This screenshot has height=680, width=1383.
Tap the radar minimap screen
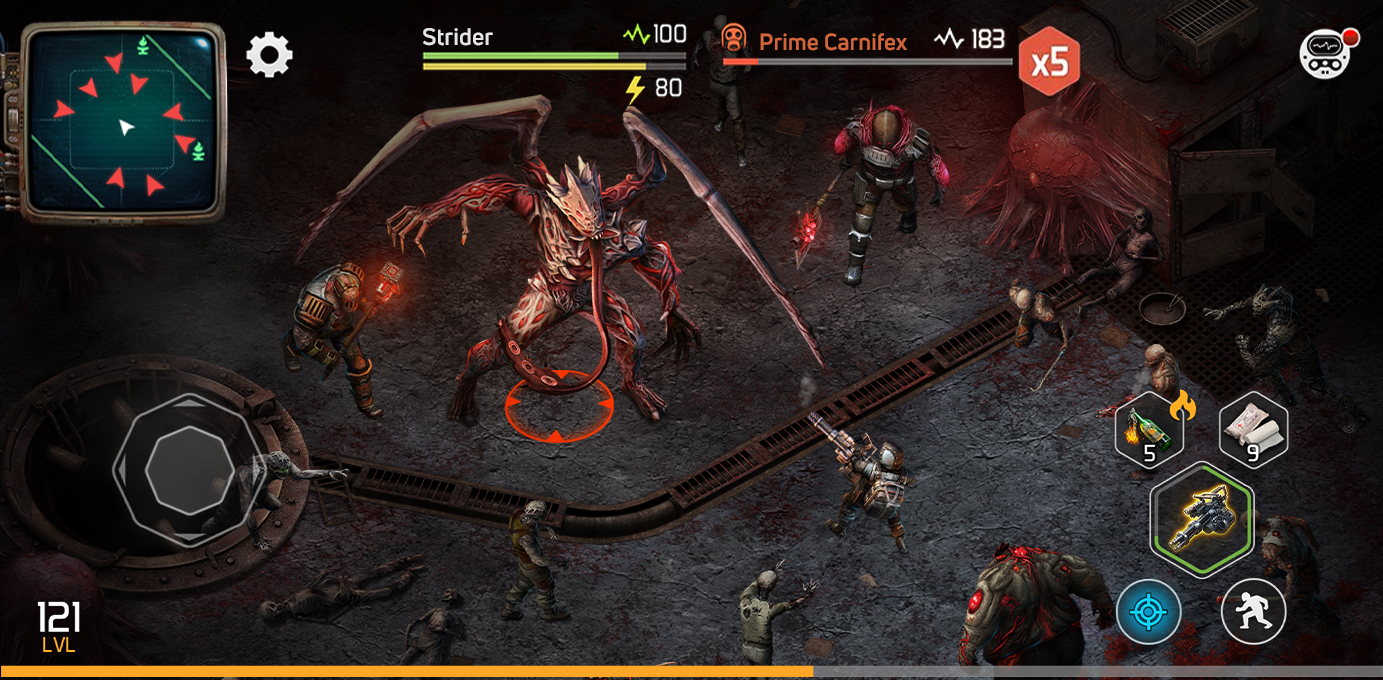point(123,120)
